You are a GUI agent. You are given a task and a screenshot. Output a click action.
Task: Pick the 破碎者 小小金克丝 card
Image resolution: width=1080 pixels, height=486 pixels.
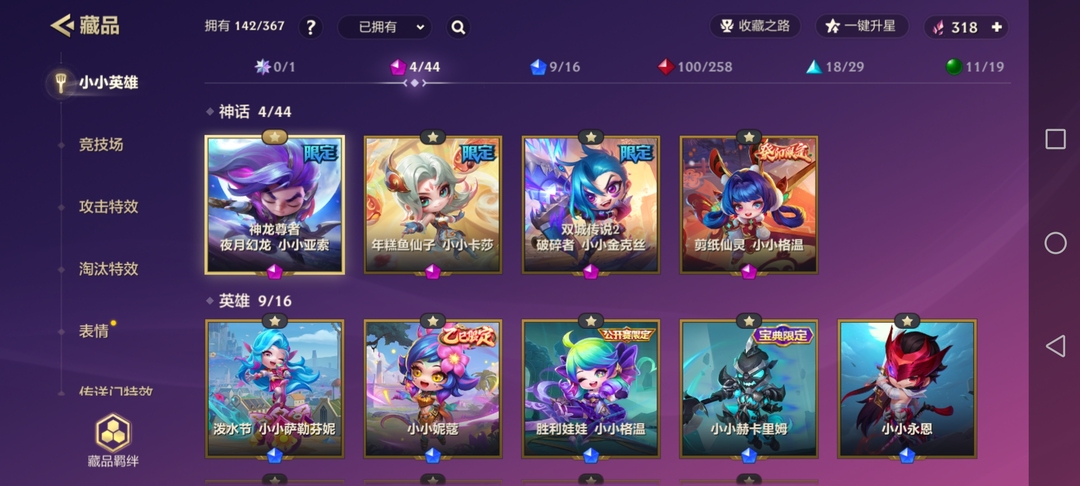591,205
